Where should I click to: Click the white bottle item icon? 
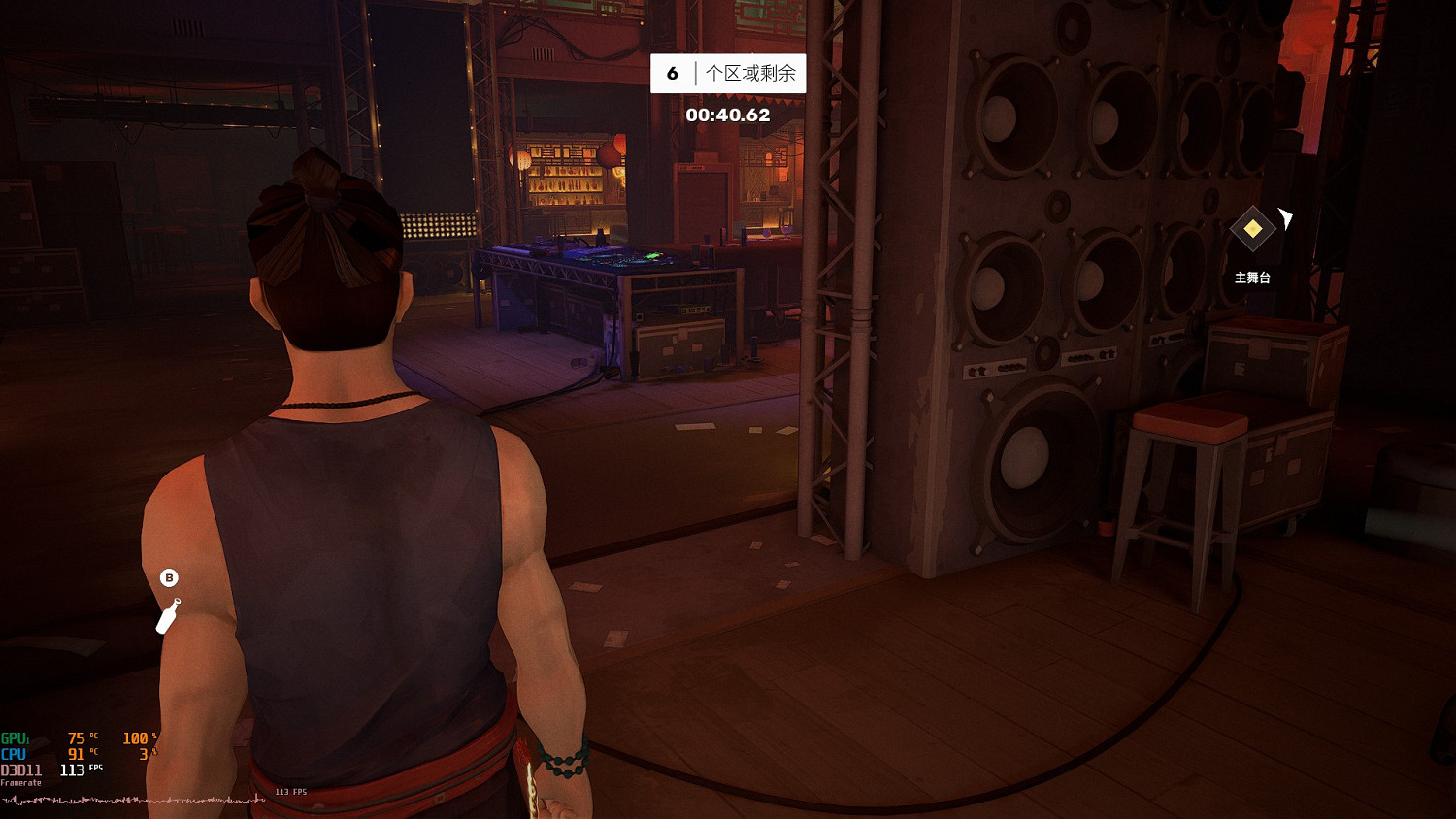(168, 615)
